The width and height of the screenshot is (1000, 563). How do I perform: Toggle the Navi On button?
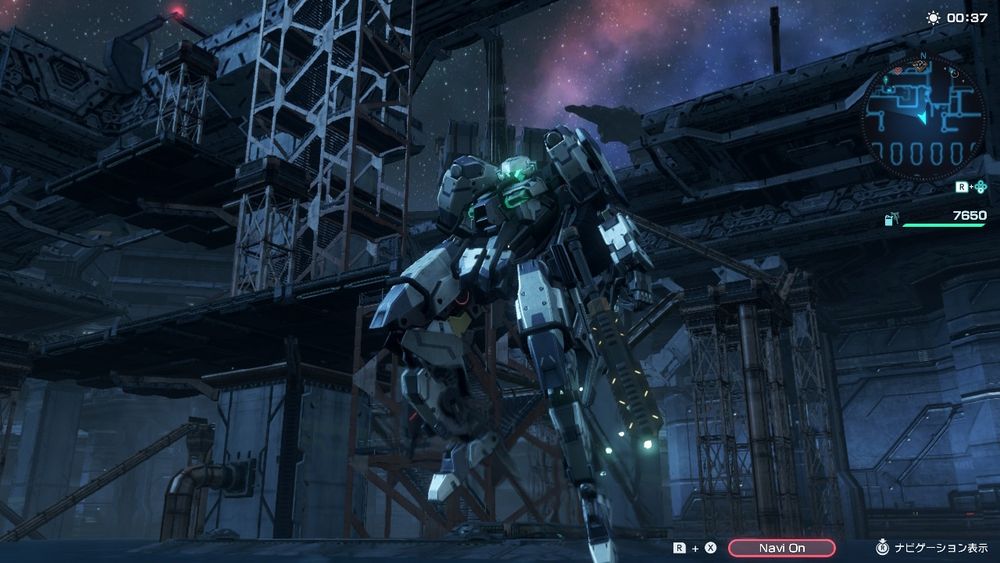(x=781, y=548)
